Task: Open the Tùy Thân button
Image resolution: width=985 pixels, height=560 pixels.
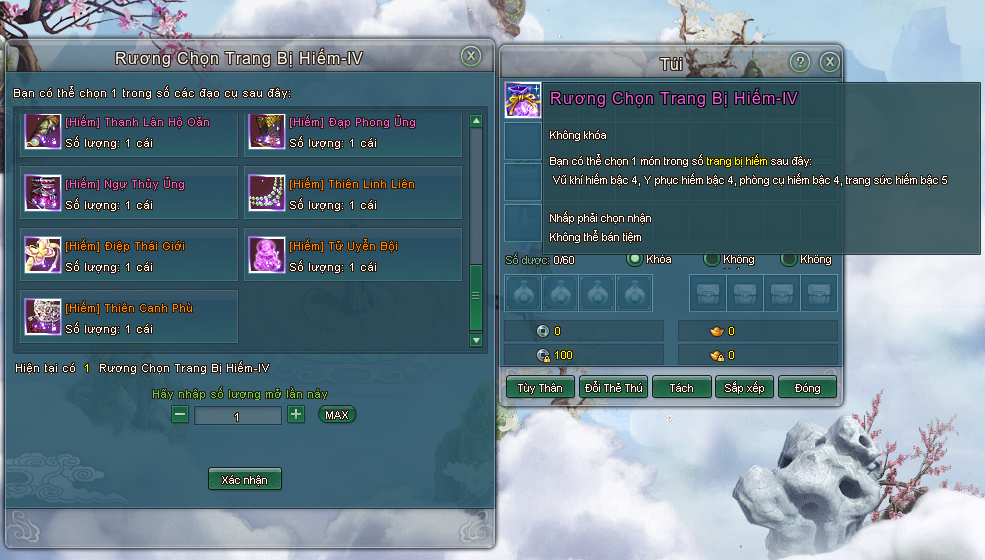Action: tap(539, 388)
